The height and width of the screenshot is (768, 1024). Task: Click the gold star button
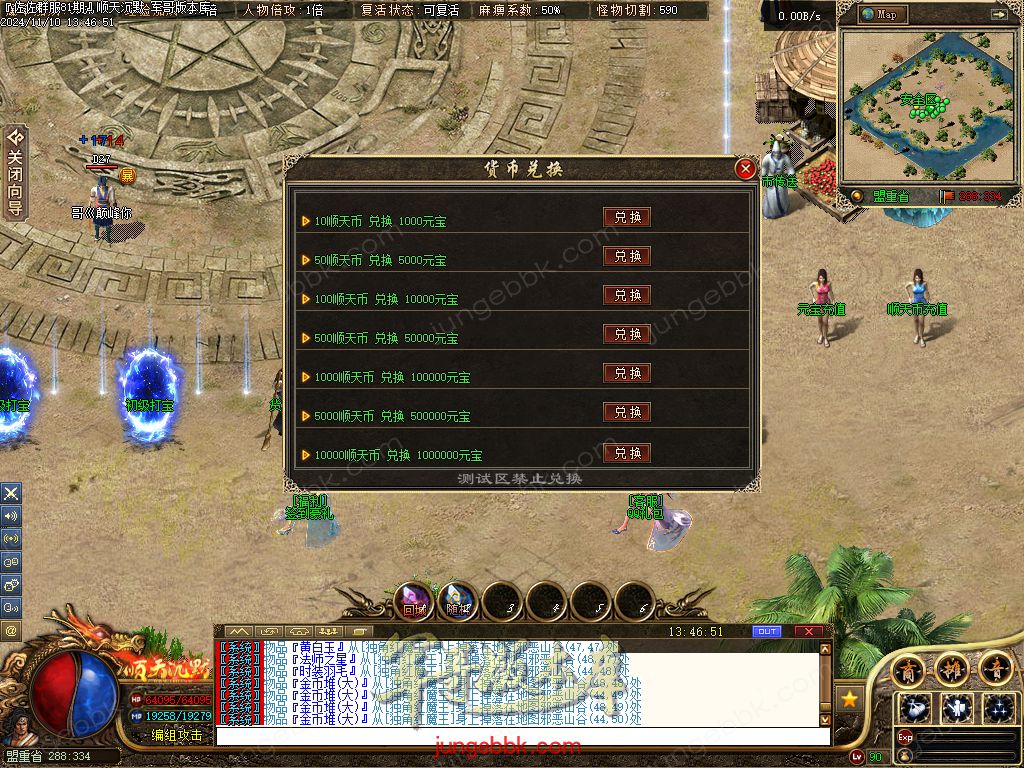point(849,698)
